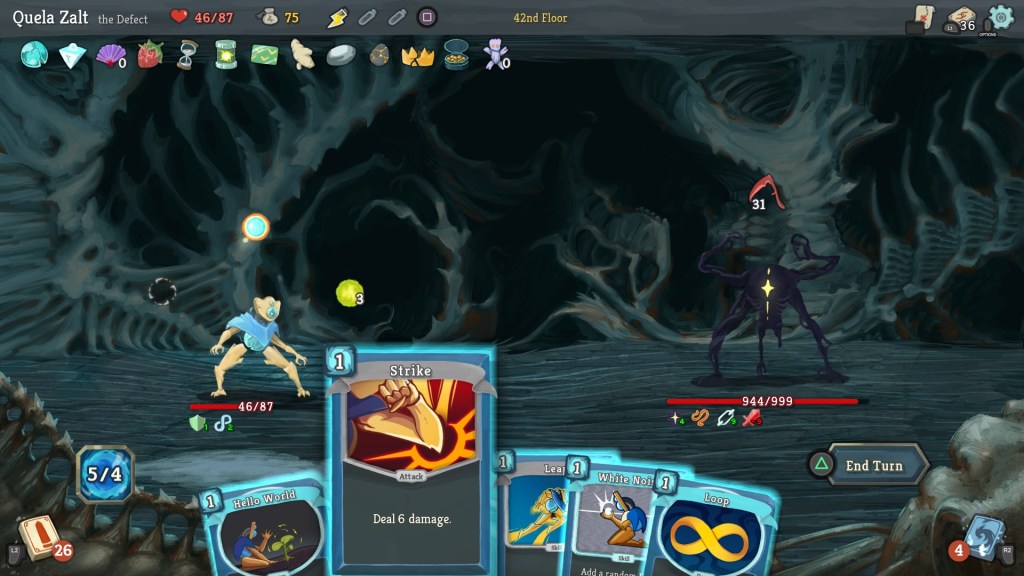Pick the White Noise card
Image resolution: width=1024 pixels, height=576 pixels.
[615, 520]
